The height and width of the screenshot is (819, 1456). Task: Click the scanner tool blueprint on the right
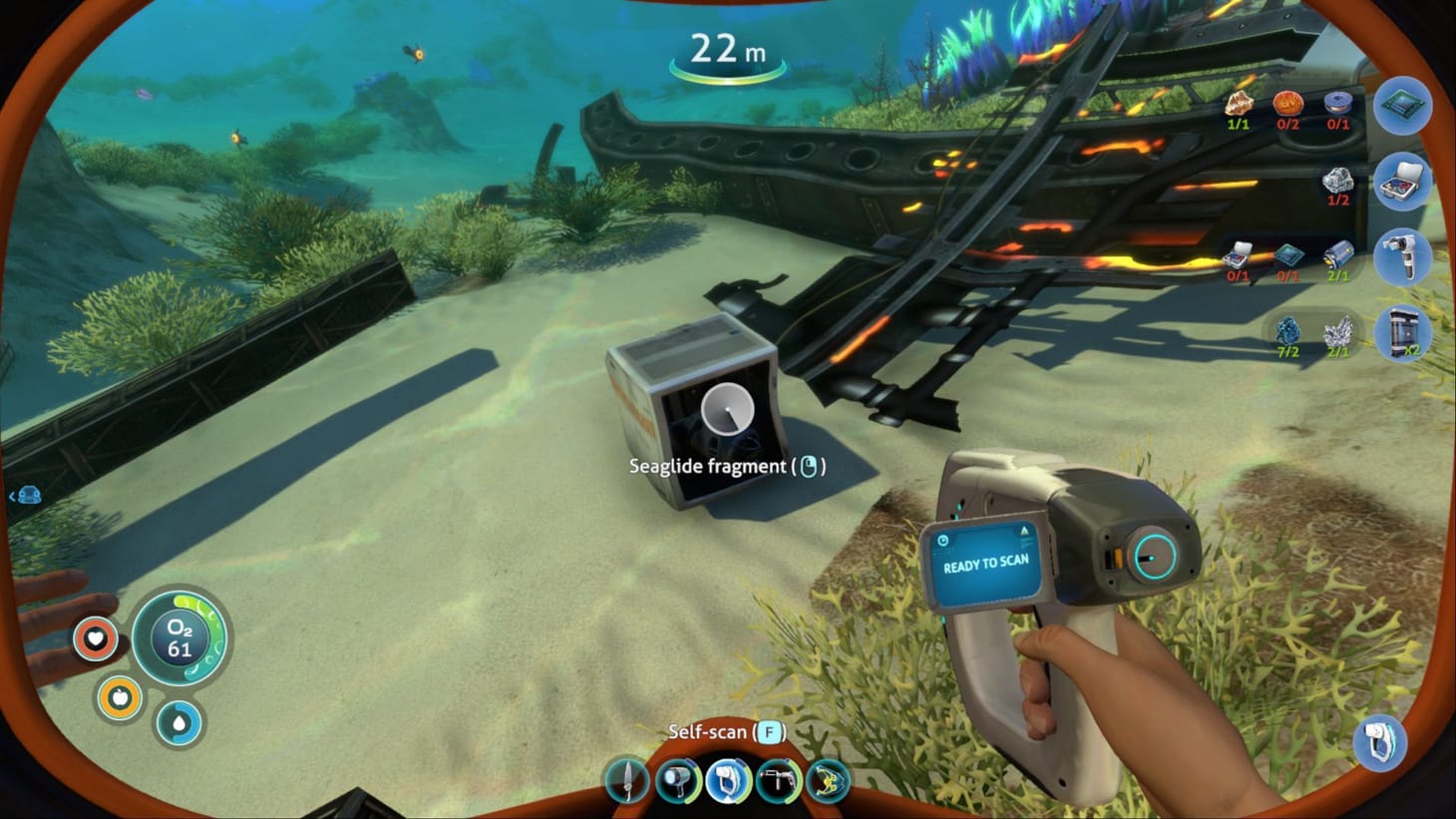click(x=1401, y=257)
